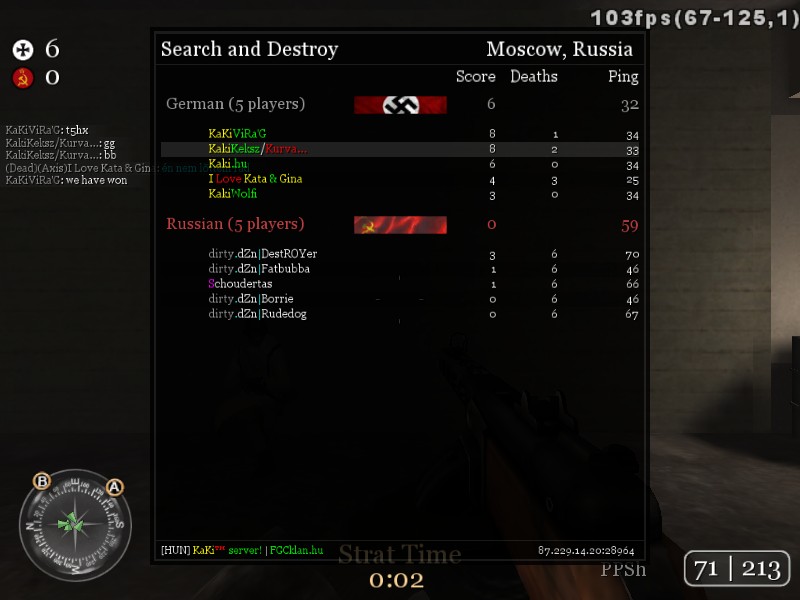This screenshot has width=800, height=600.
Task: Click the dirty.dZn|Rudedog row
Action: tap(257, 314)
